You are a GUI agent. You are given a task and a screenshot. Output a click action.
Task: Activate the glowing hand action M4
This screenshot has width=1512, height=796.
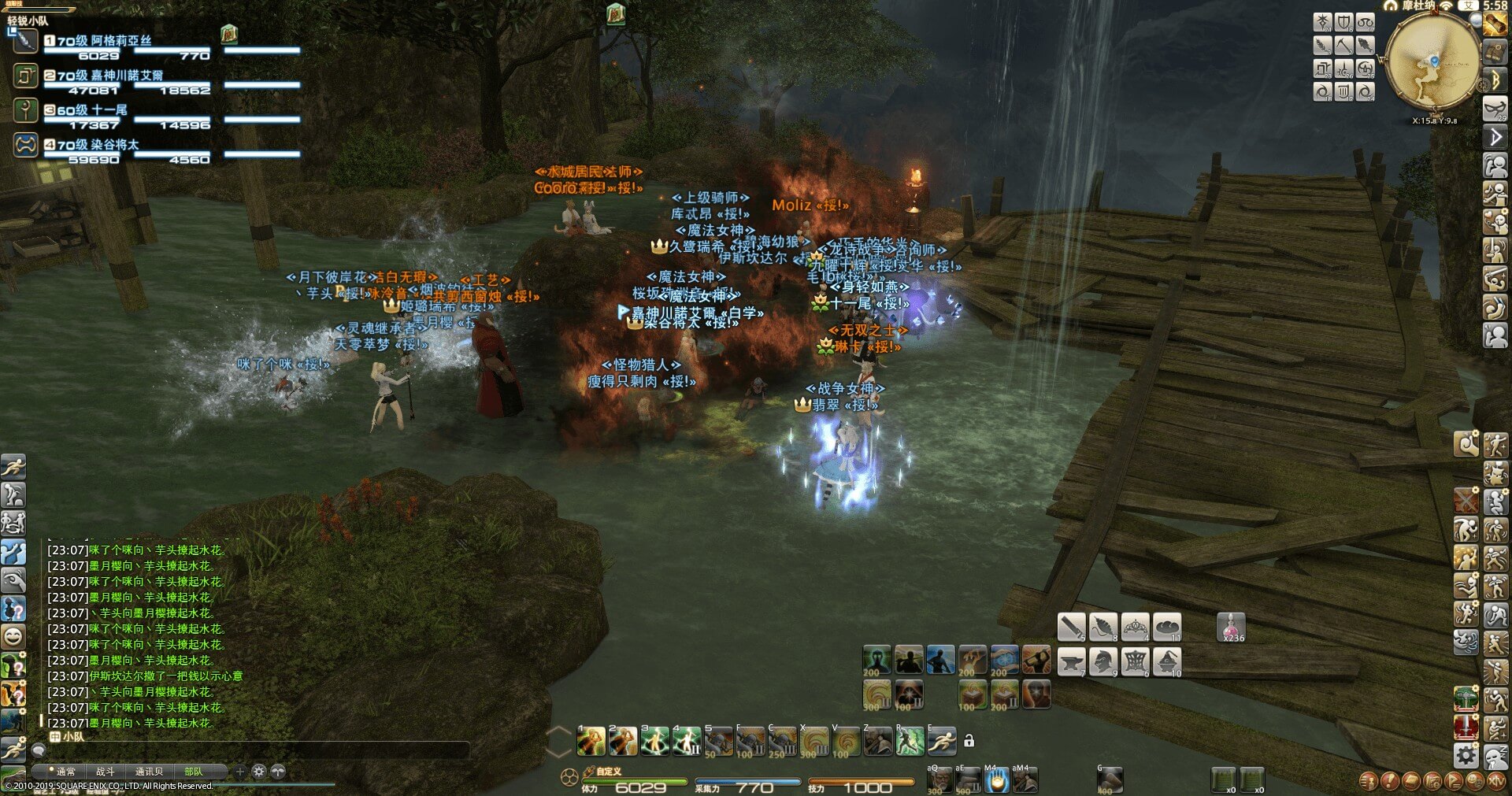[997, 780]
